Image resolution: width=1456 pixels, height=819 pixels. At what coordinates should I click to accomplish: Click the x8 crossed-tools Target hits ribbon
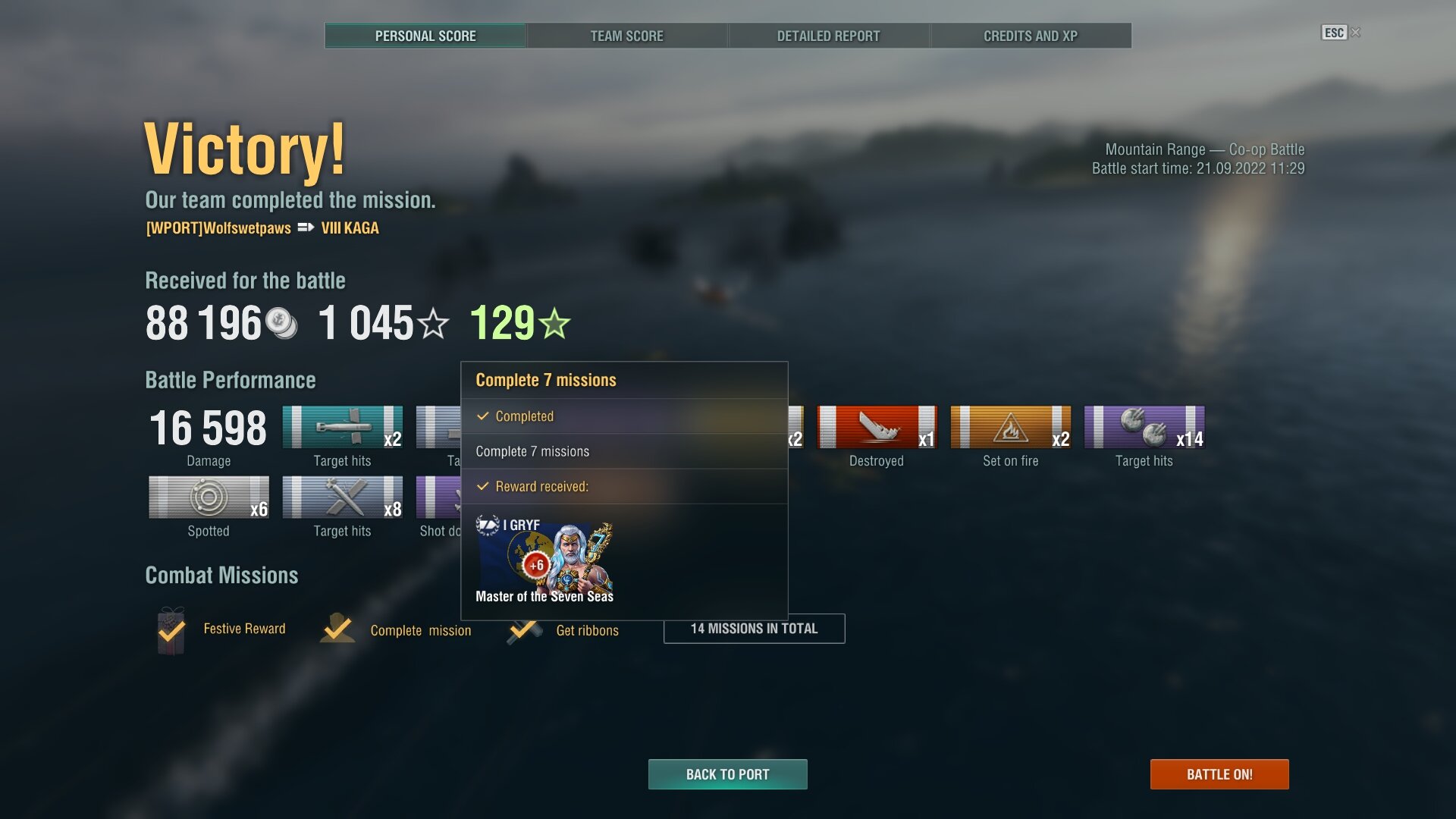(x=342, y=497)
